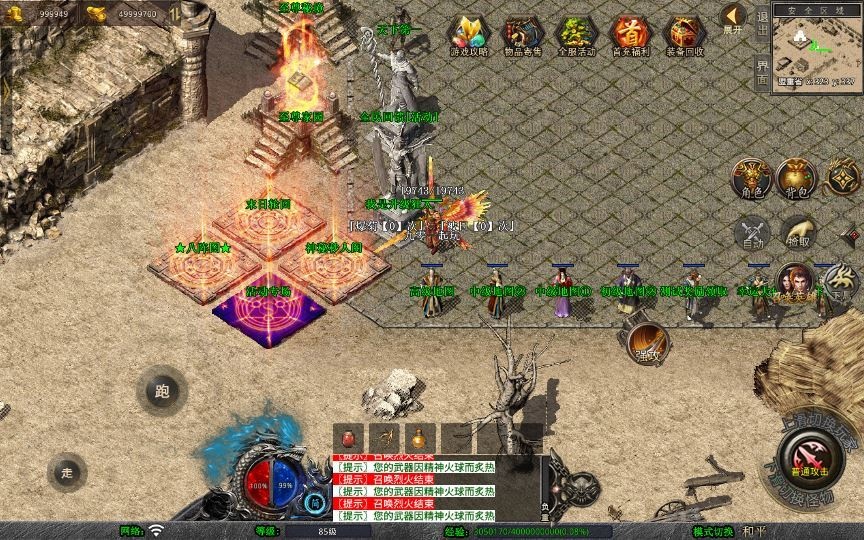Open the 全服活动 server events icon
Image resolution: width=864 pixels, height=540 pixels.
(x=575, y=36)
